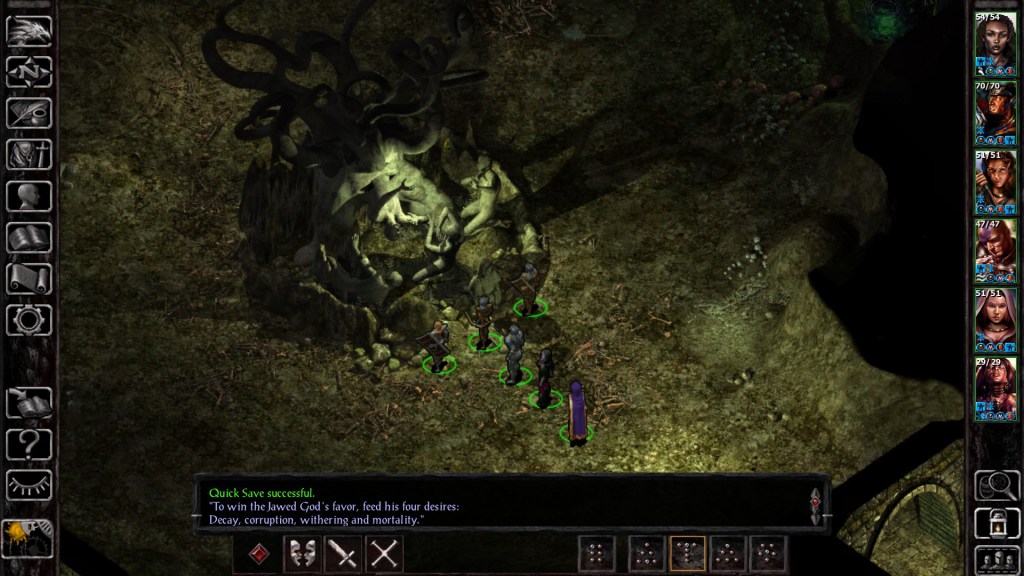Click the padlock button below the portraits
1024x576 pixels.
click(x=996, y=522)
